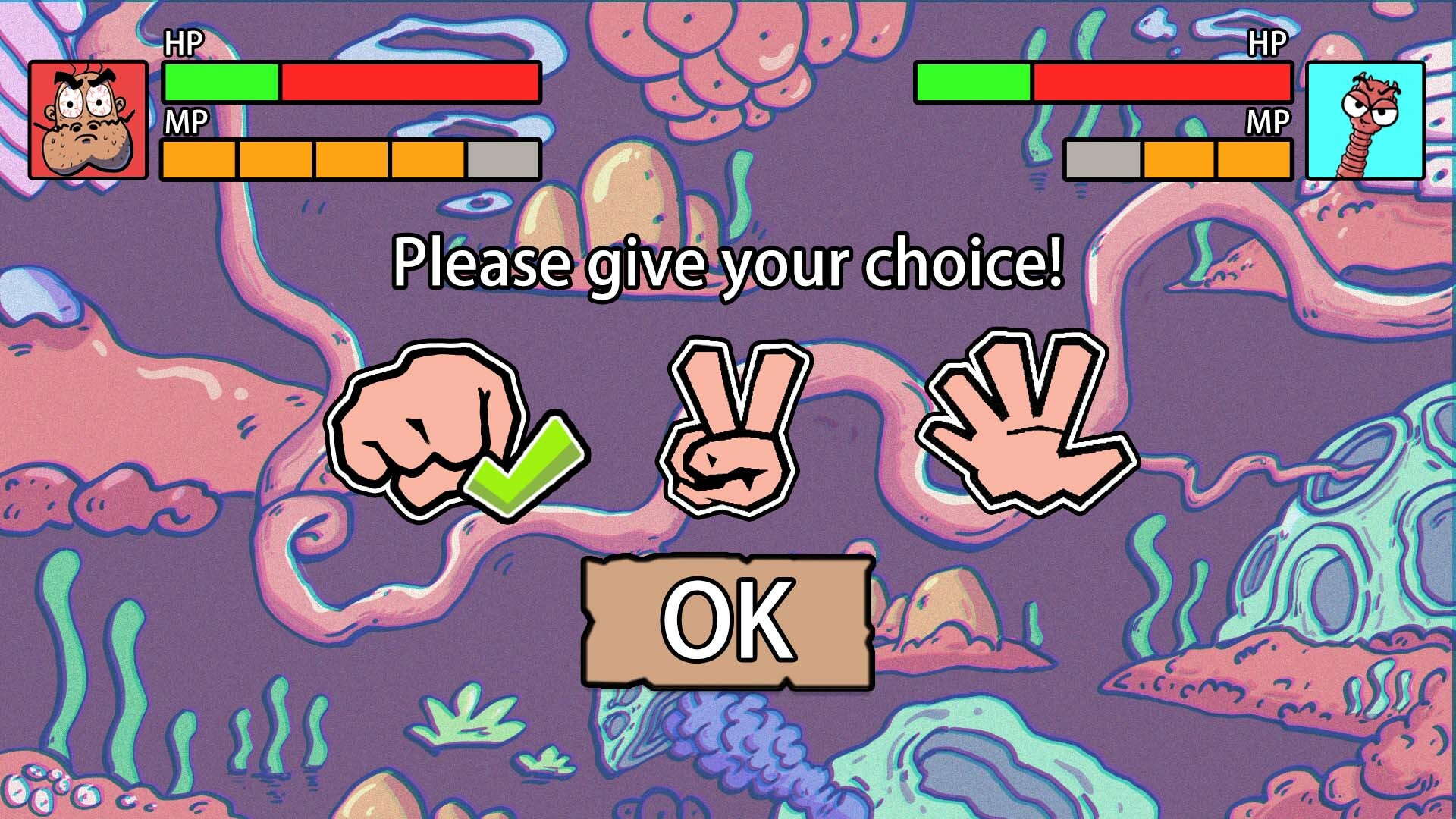The image size is (1456, 819).
Task: Click the player's green HP bar
Action: click(220, 86)
